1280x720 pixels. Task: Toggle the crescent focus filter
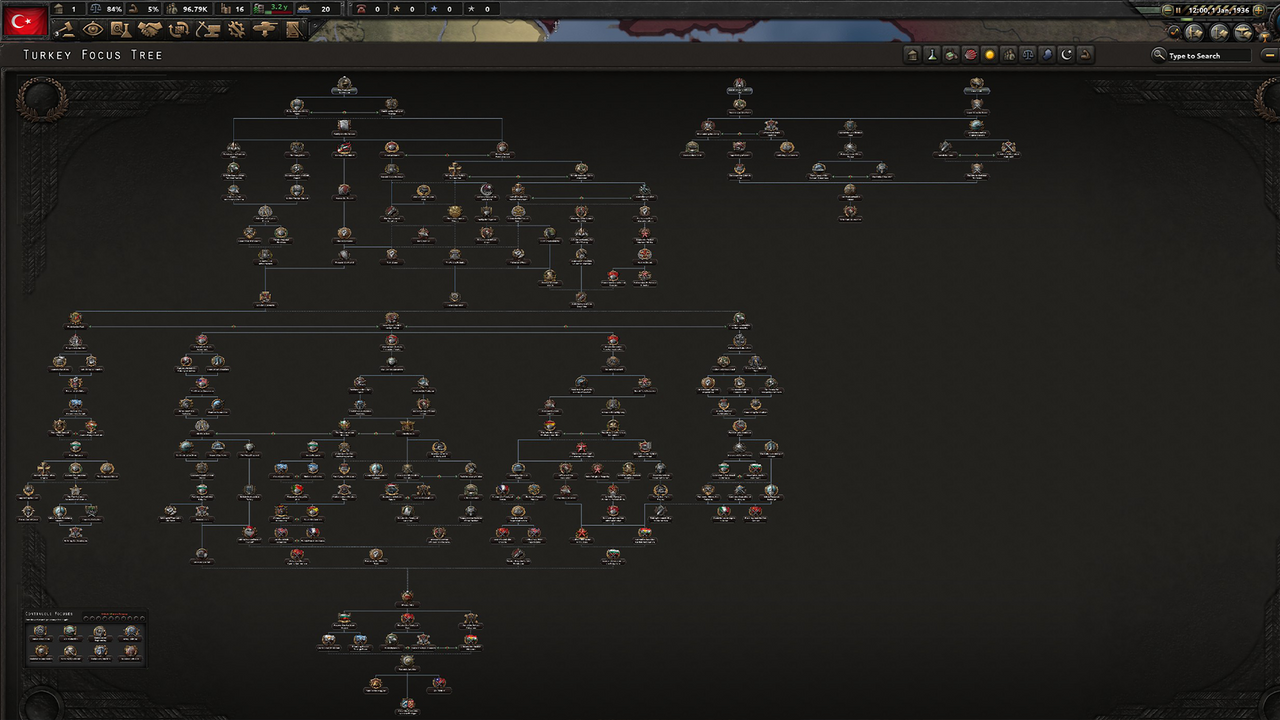tap(1066, 55)
